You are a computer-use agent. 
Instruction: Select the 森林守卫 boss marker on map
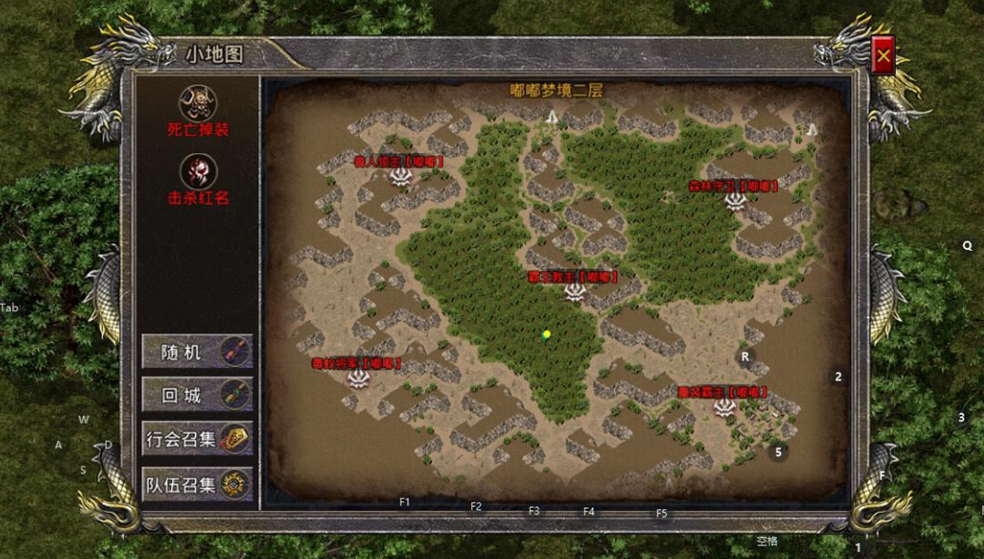point(736,201)
